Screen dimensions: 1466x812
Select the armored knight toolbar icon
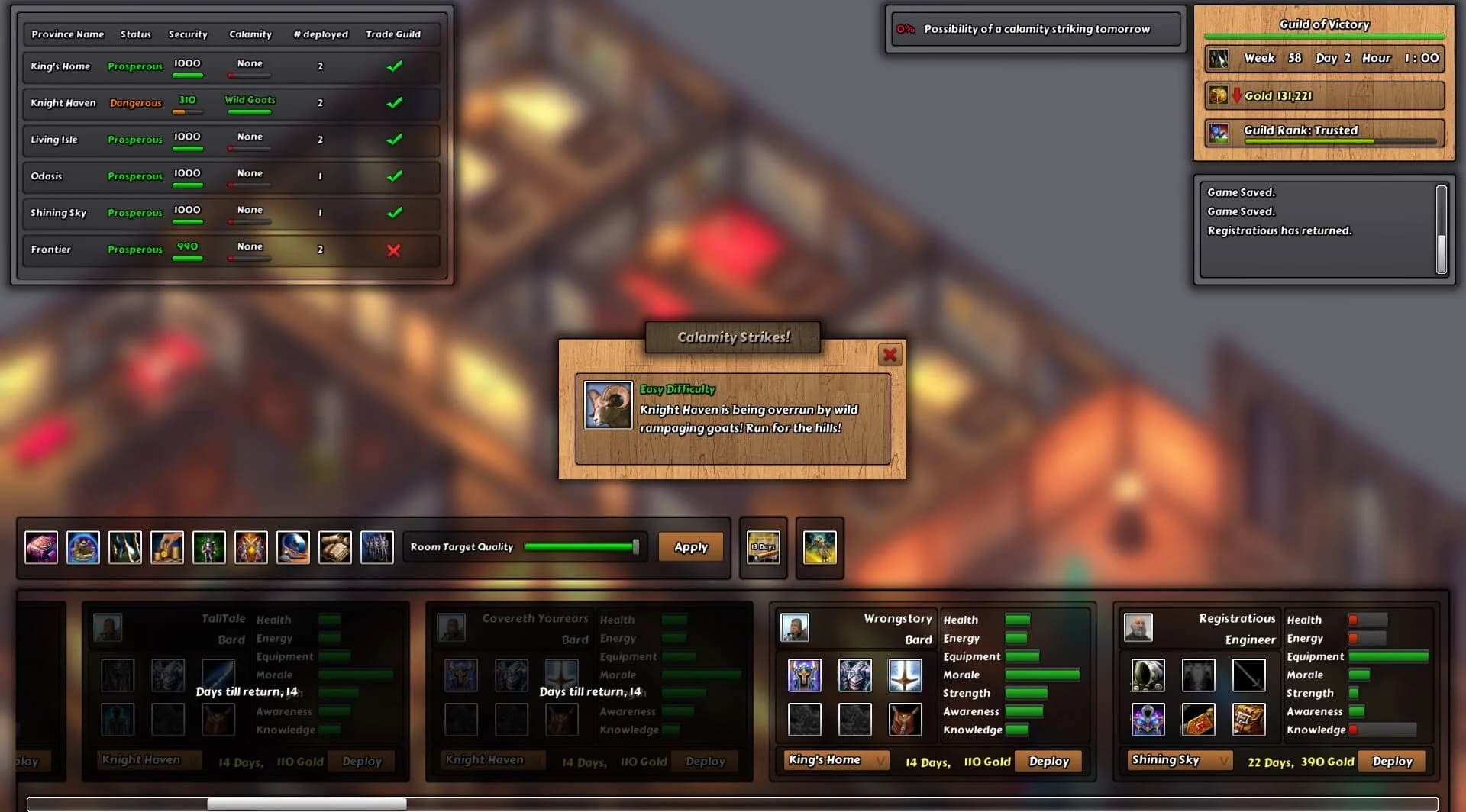click(x=209, y=547)
